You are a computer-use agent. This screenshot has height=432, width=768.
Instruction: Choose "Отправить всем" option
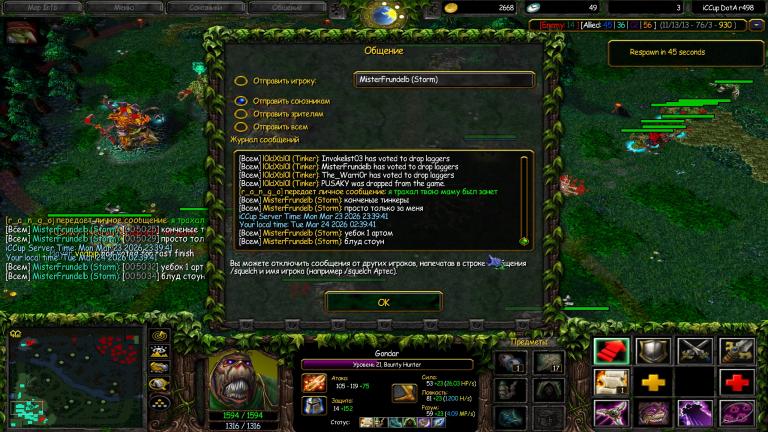click(x=241, y=127)
